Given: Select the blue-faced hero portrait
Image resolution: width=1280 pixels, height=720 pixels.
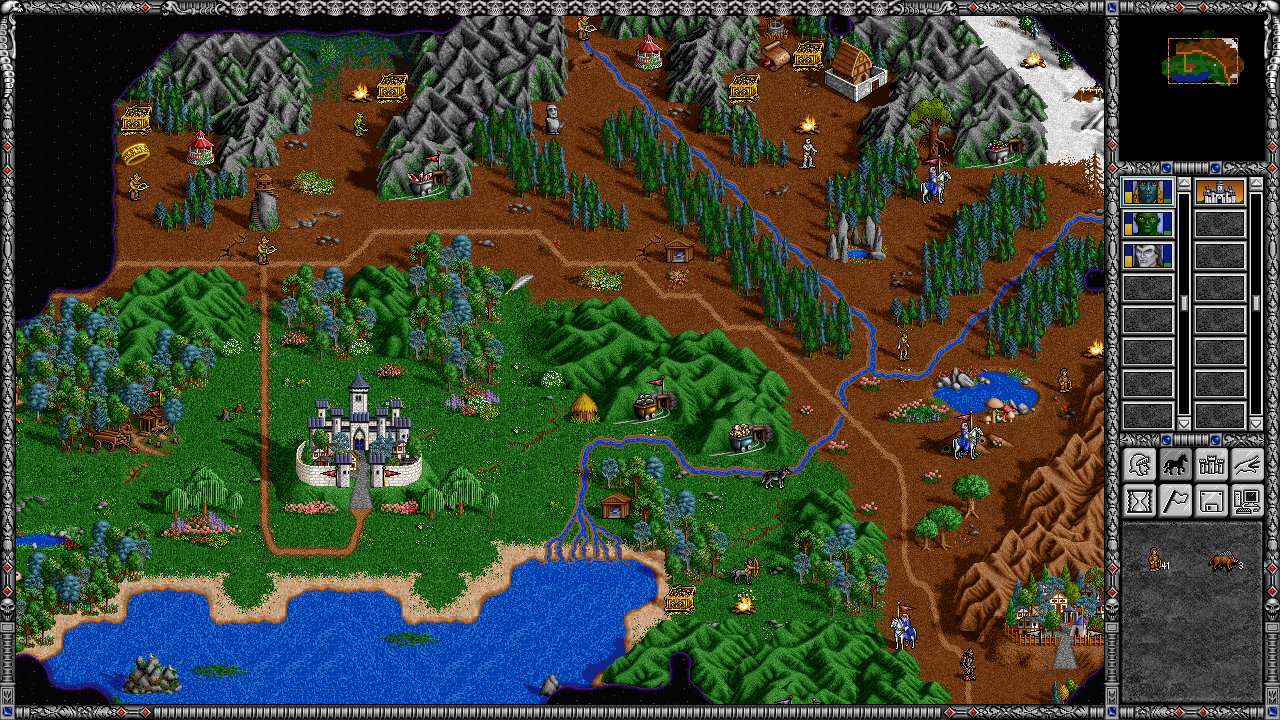Looking at the screenshot, I should (1150, 194).
